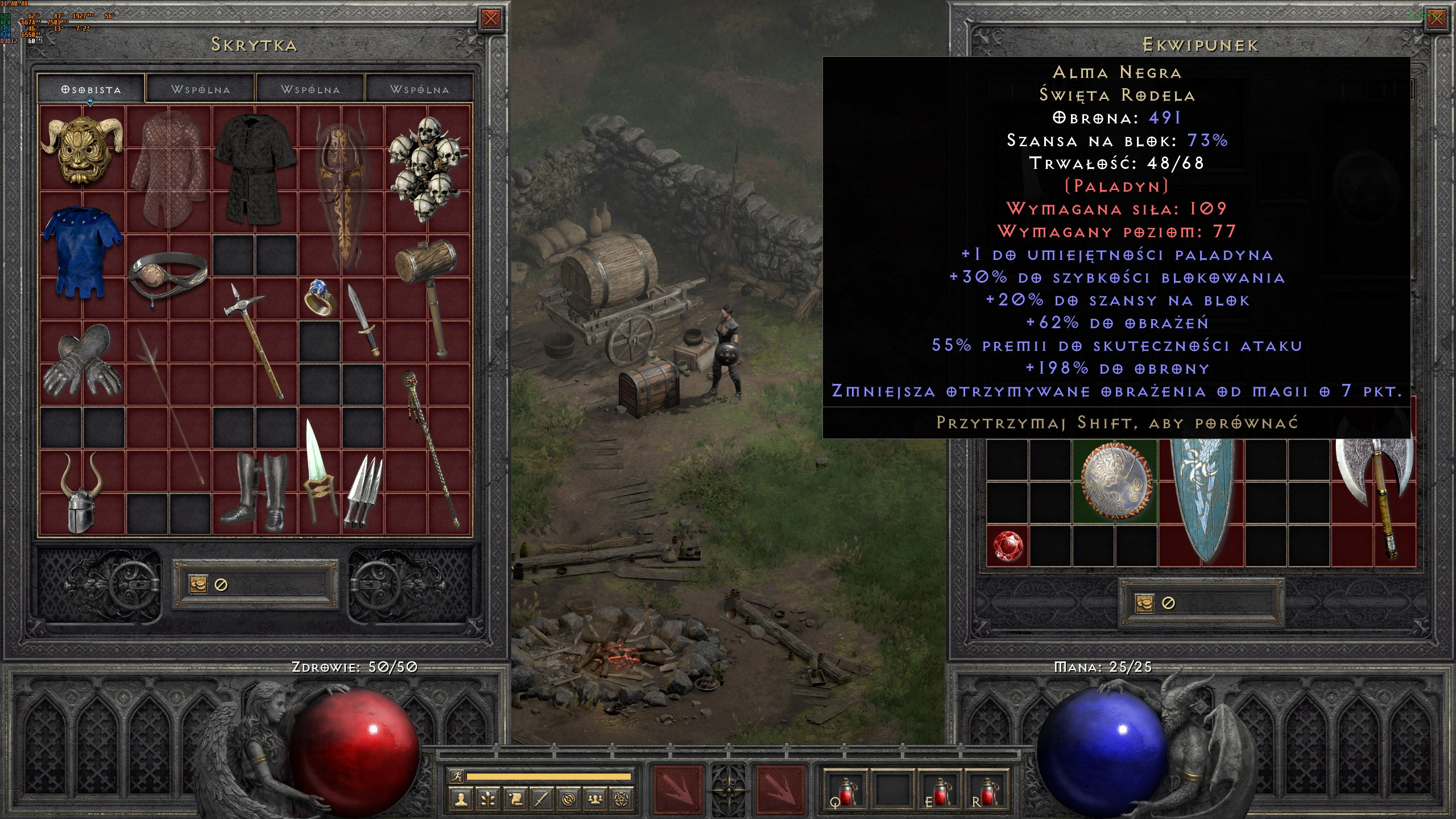
Task: Toggle the run/walk button
Action: [457, 776]
